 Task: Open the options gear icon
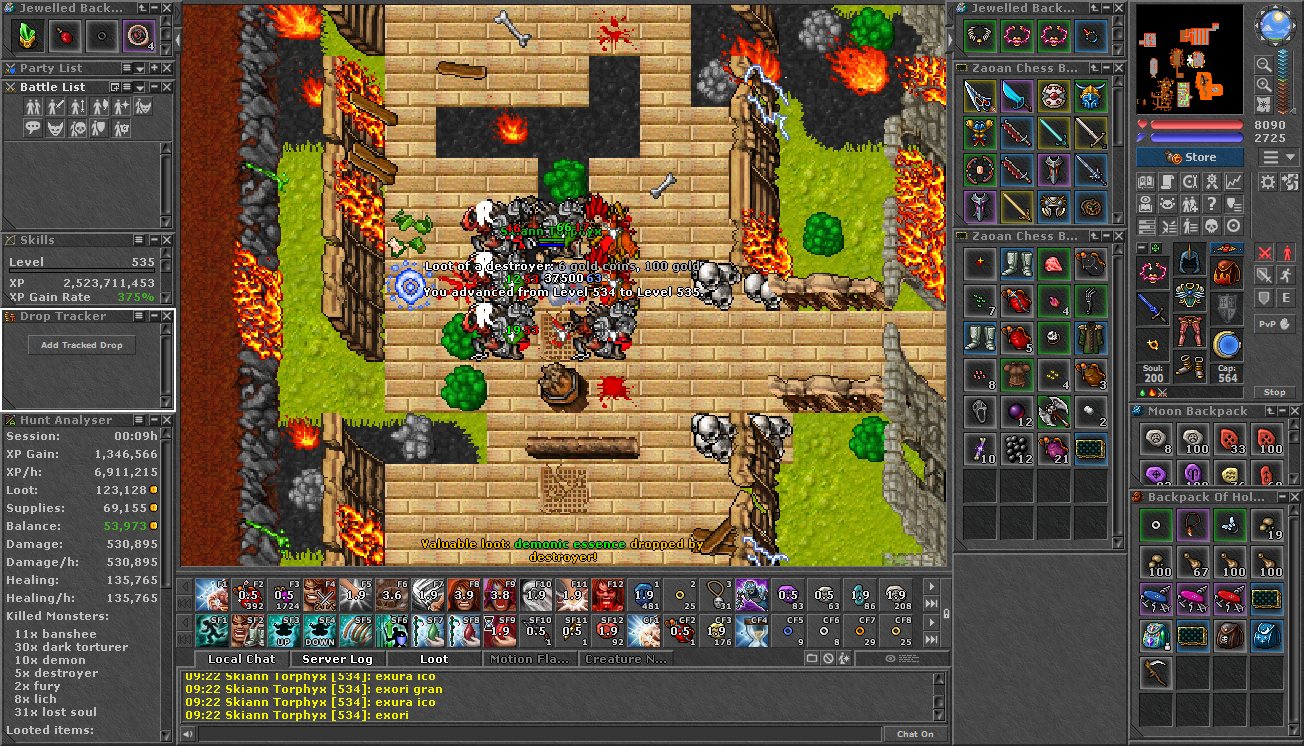[1267, 182]
